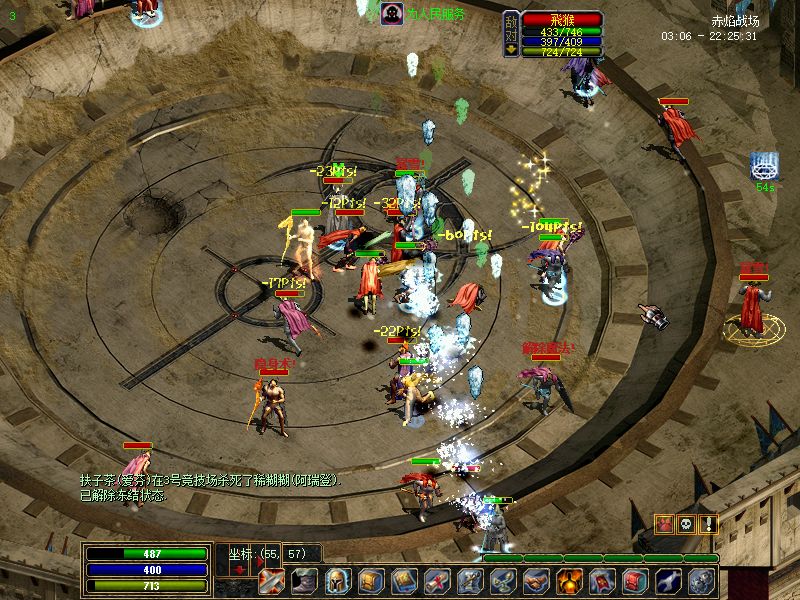The width and height of the screenshot is (800, 600).
Task: Click the blue buff icon showing 54s
Action: tap(765, 166)
